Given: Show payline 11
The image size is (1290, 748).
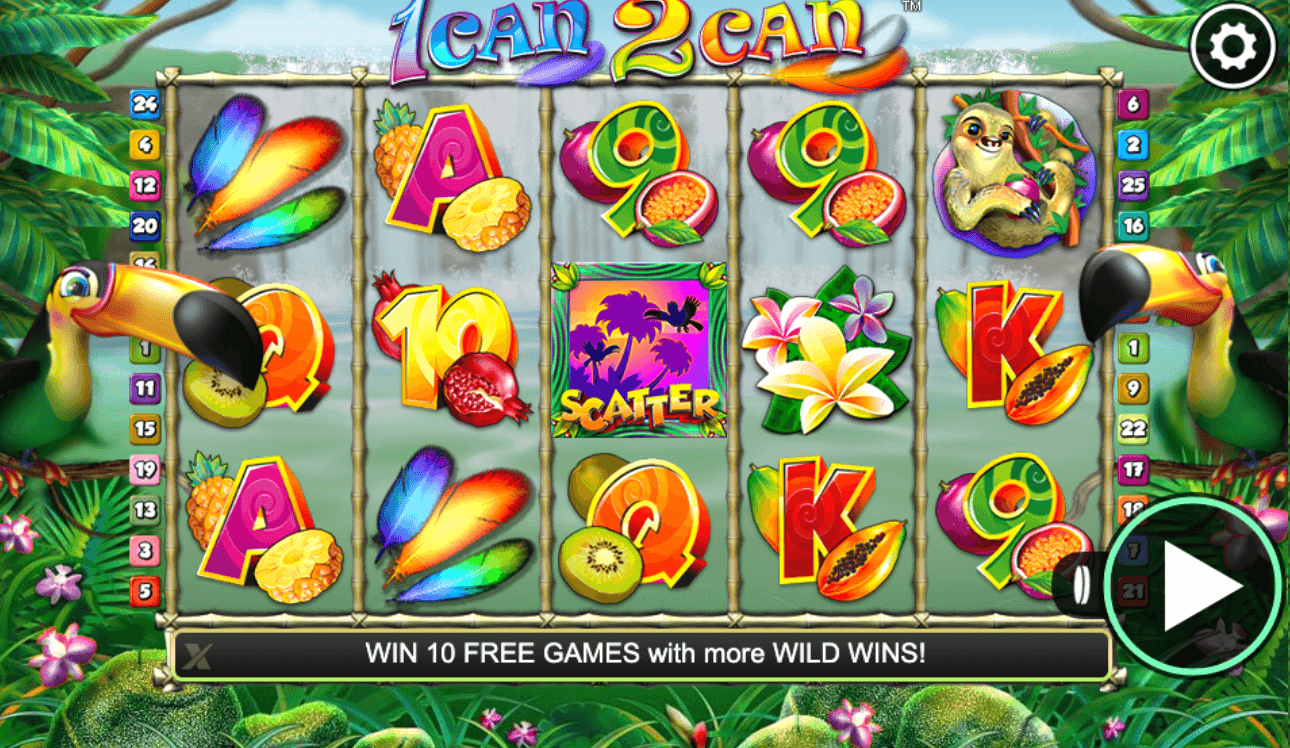Looking at the screenshot, I should point(145,389).
